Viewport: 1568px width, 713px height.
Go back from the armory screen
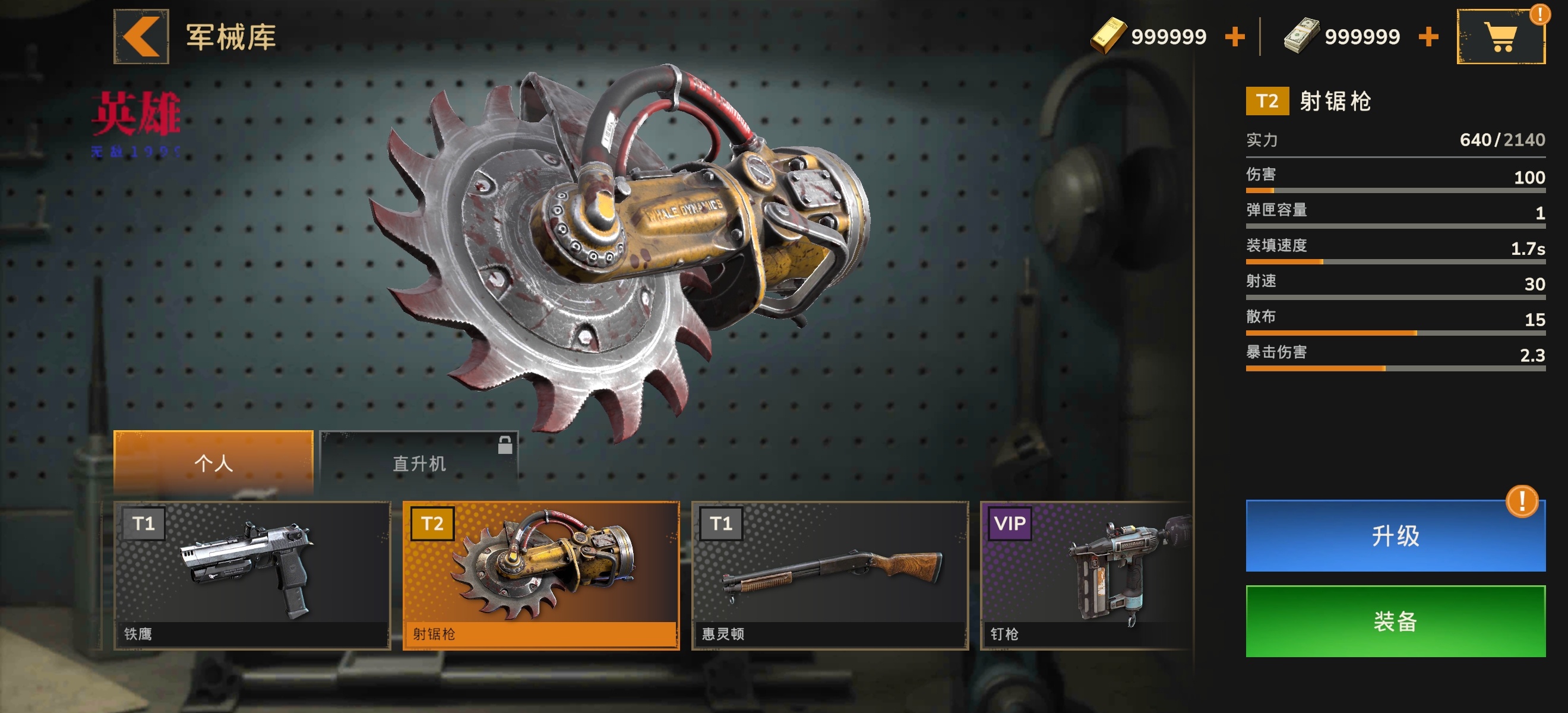click(141, 36)
